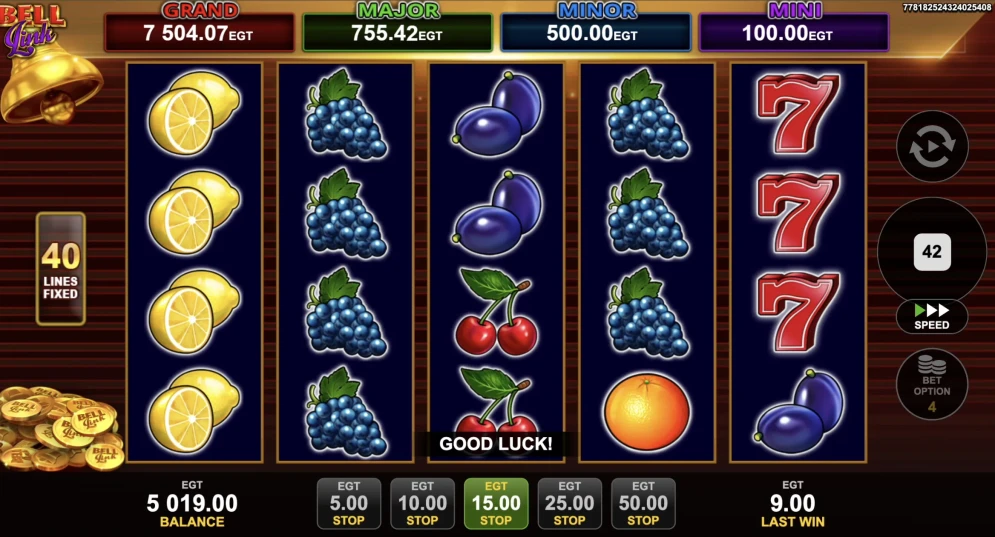Viewport: 995px width, 537px height.
Task: Choose the 25.00 EGT stop button
Action: [569, 503]
